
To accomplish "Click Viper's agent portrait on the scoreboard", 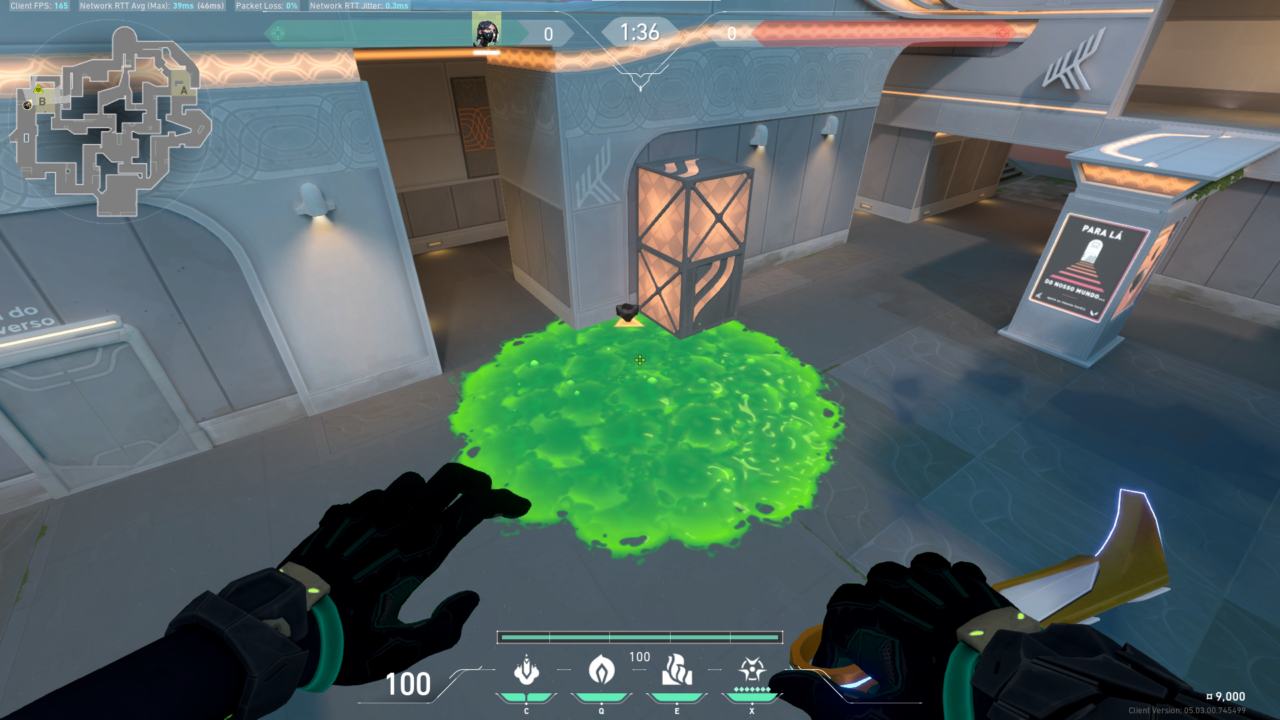I will 486,30.
